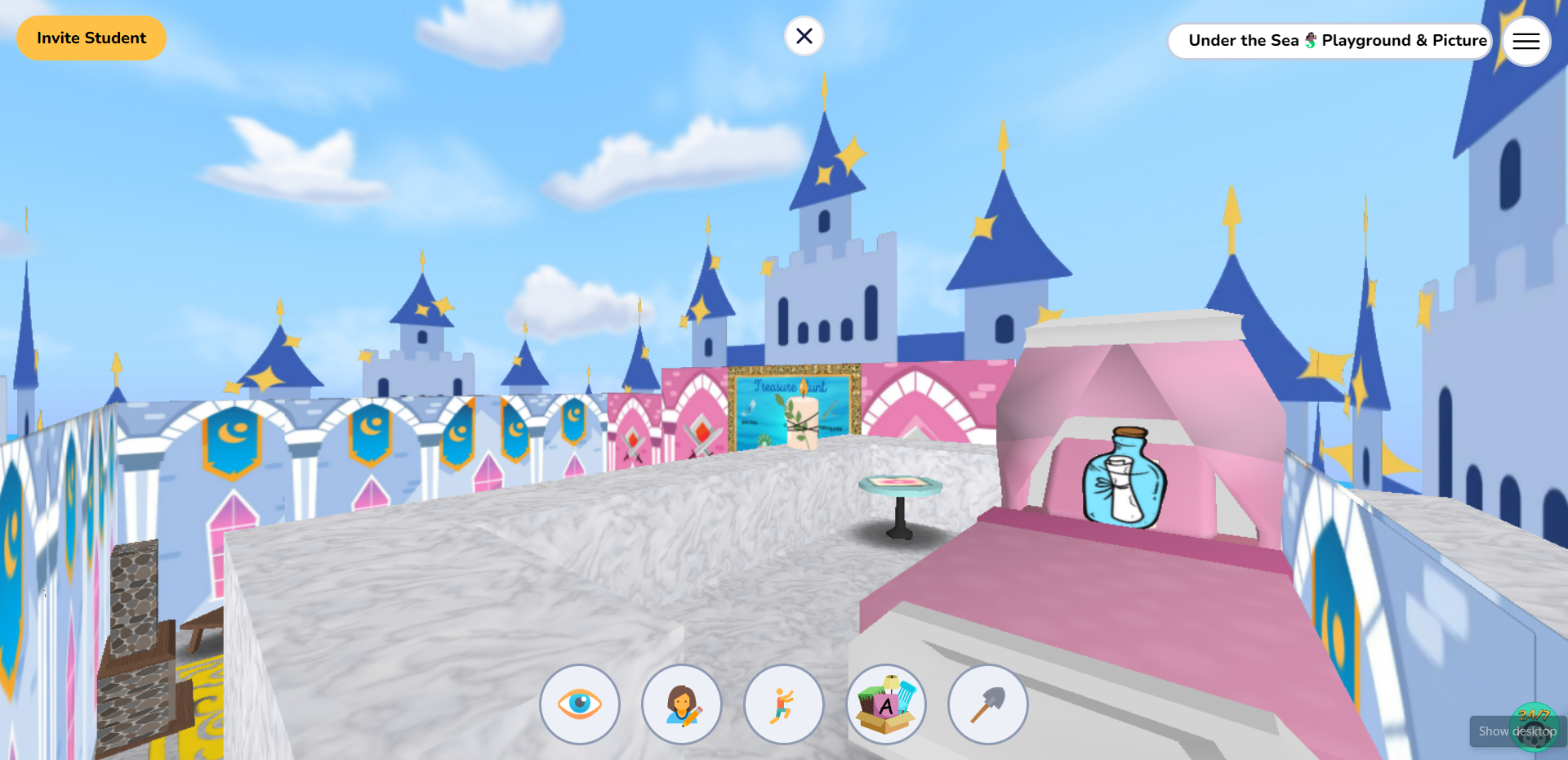Open the avatar editor with the girl-and-pencil icon
The width and height of the screenshot is (1568, 760).
[x=682, y=704]
